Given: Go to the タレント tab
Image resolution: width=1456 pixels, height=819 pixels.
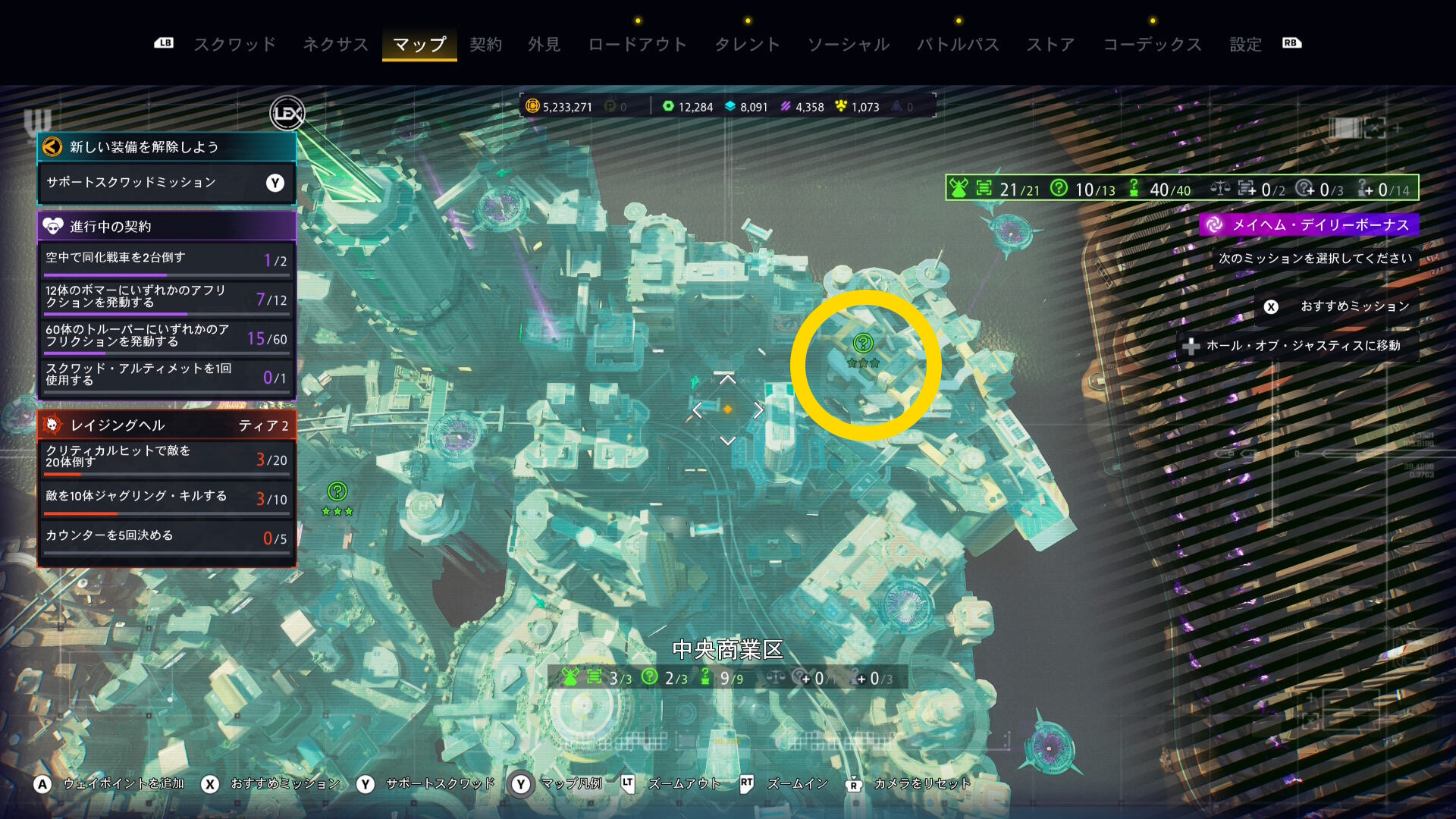Looking at the screenshot, I should click(x=747, y=44).
